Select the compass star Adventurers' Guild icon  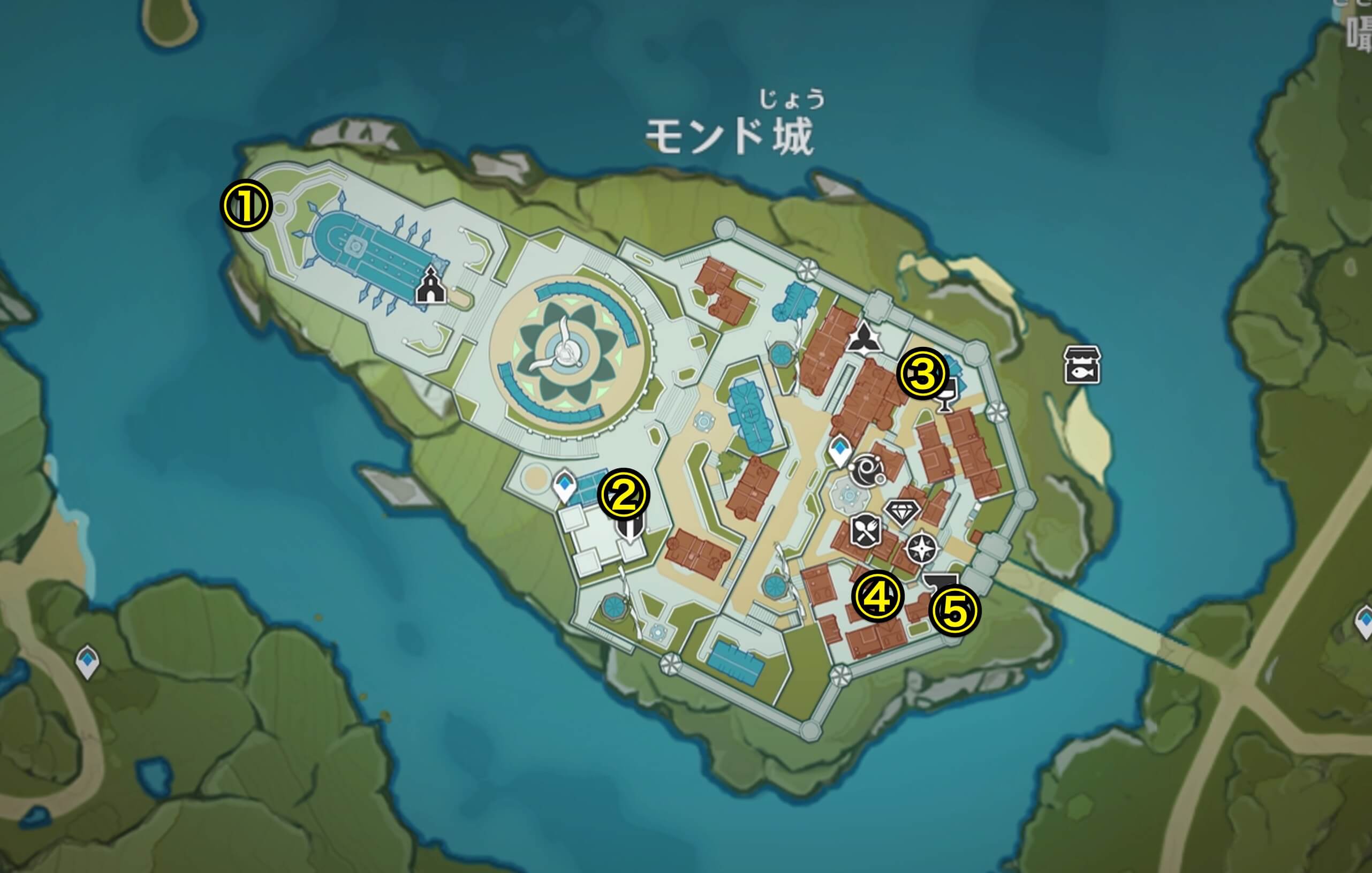[922, 548]
